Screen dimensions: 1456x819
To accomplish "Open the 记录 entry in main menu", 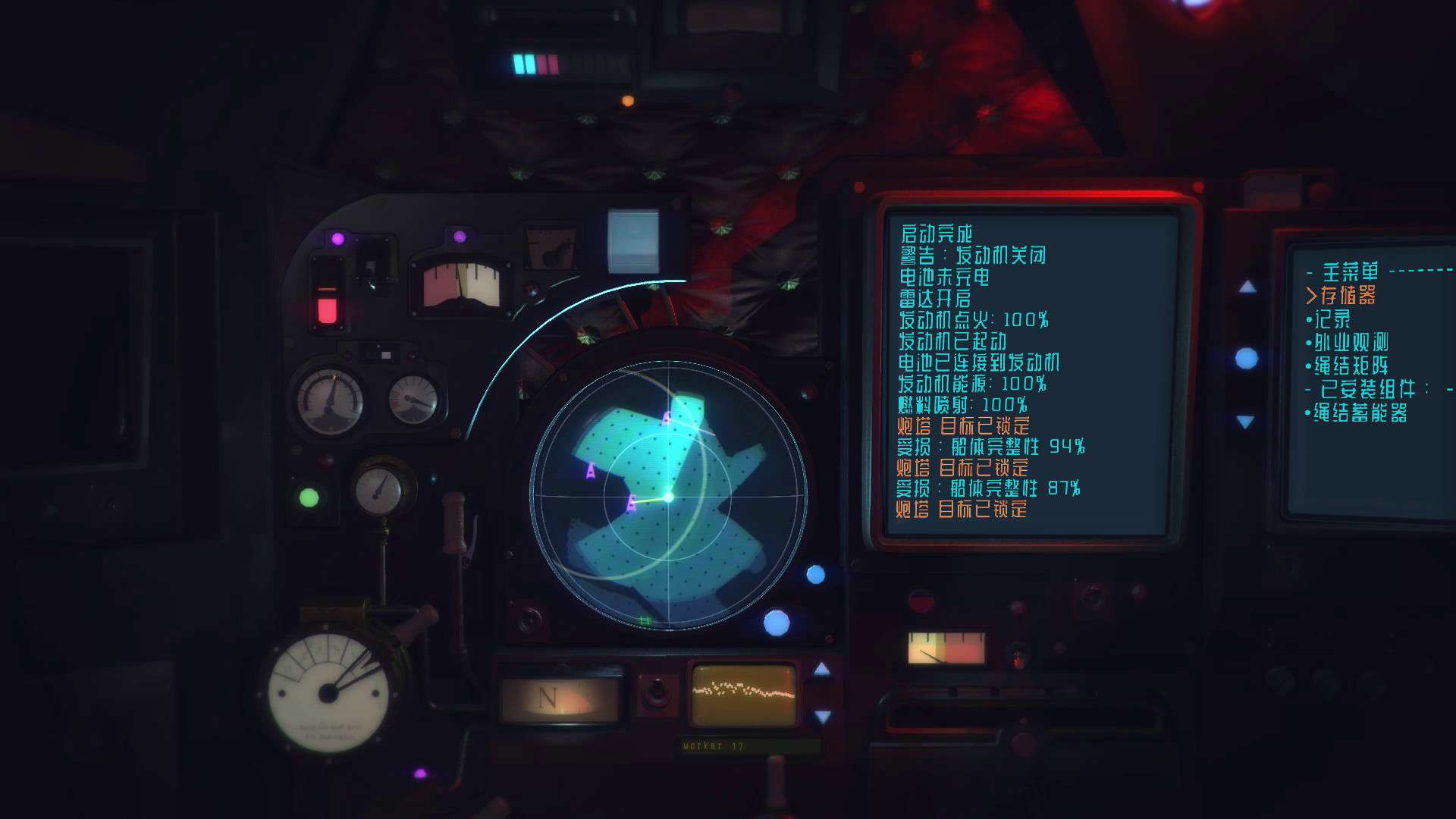I will 1332,318.
